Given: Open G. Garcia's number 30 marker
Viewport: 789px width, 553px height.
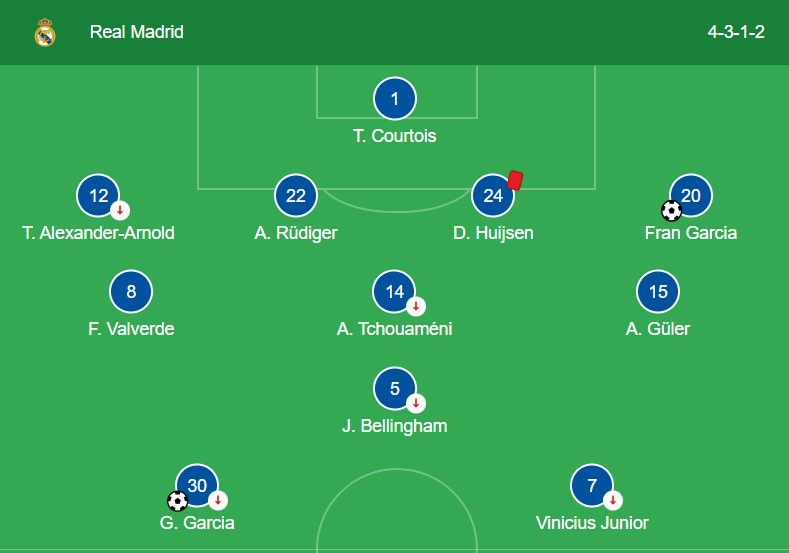Looking at the screenshot, I should tap(197, 486).
